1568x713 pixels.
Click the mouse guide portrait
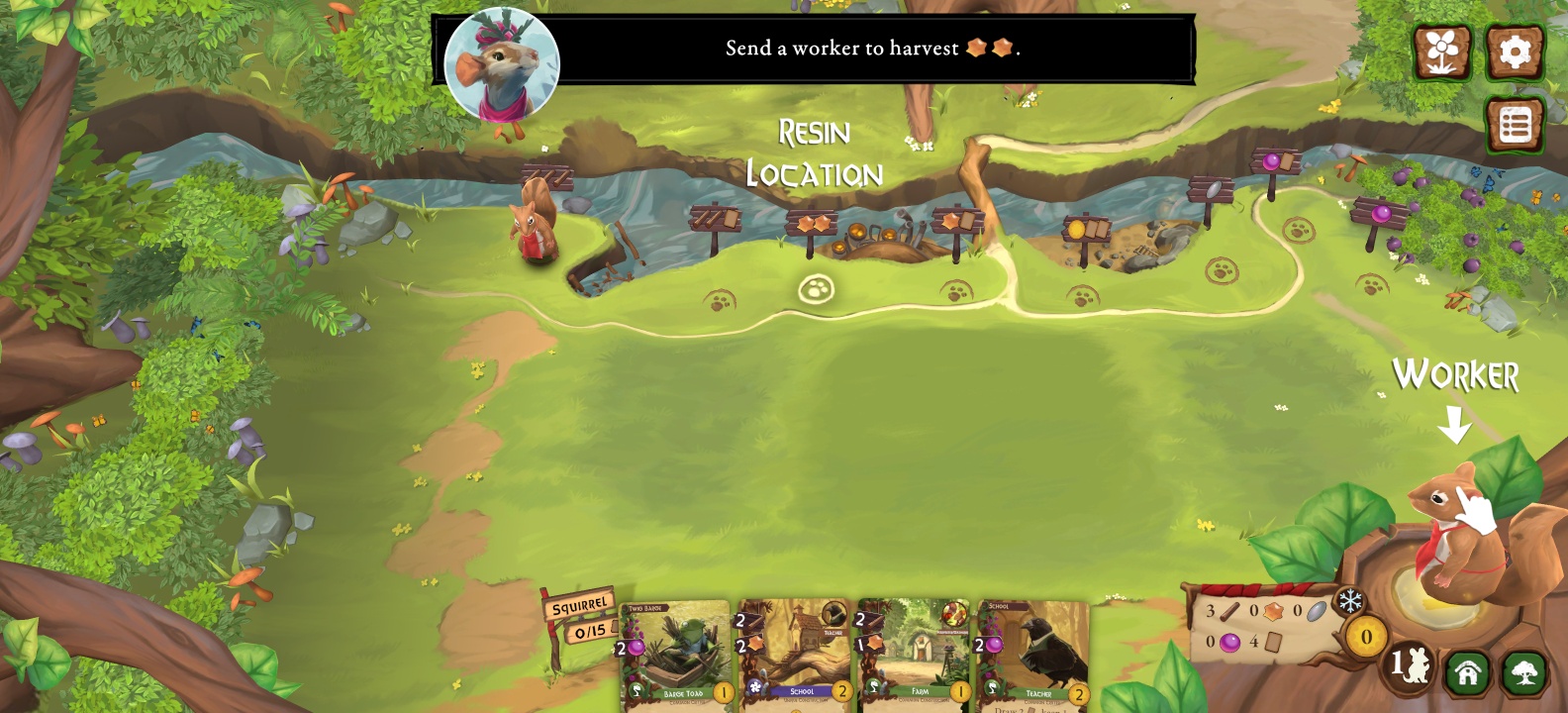(x=502, y=63)
